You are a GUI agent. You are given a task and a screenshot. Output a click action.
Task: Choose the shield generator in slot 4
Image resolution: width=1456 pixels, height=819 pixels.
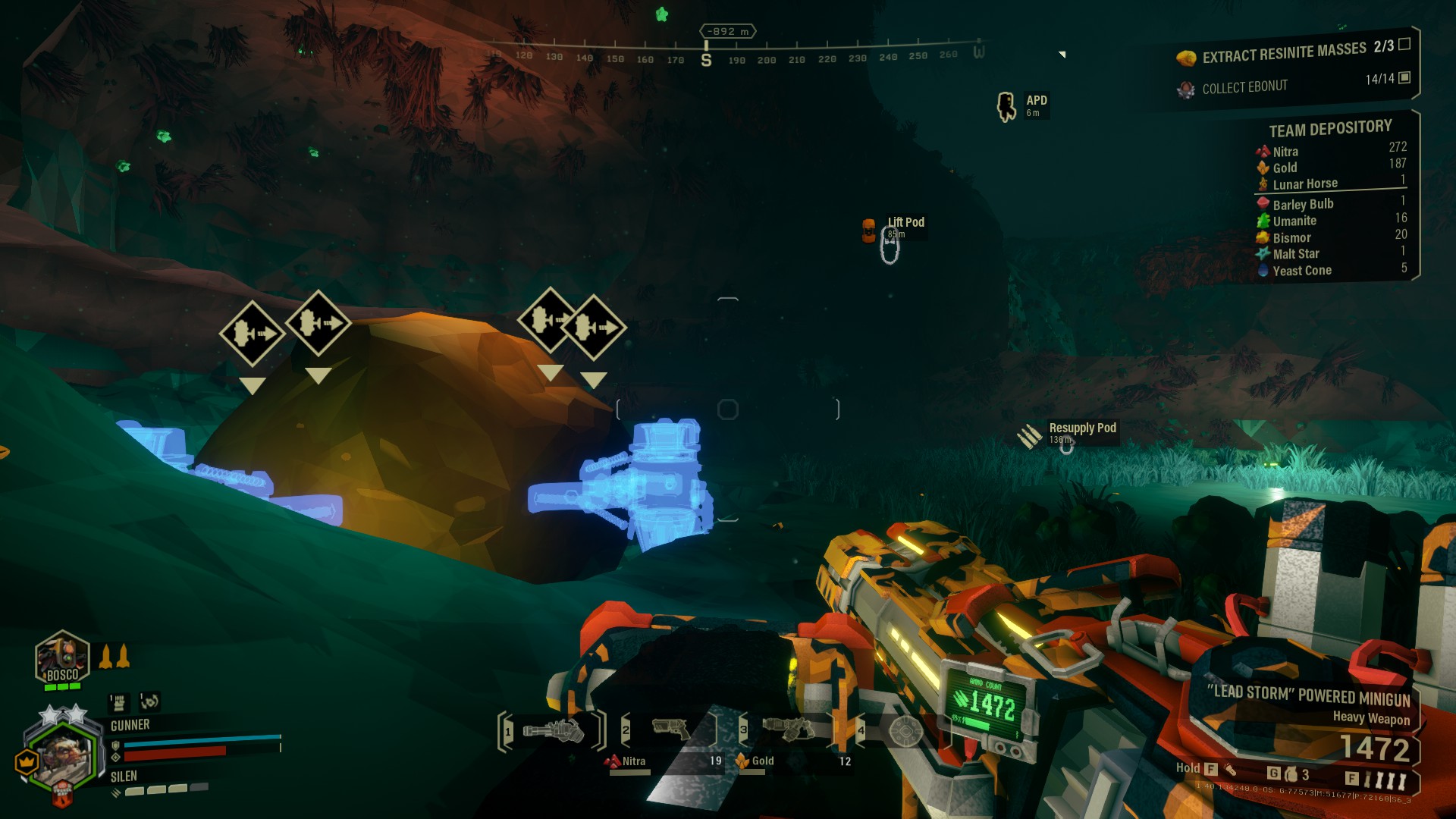(905, 731)
